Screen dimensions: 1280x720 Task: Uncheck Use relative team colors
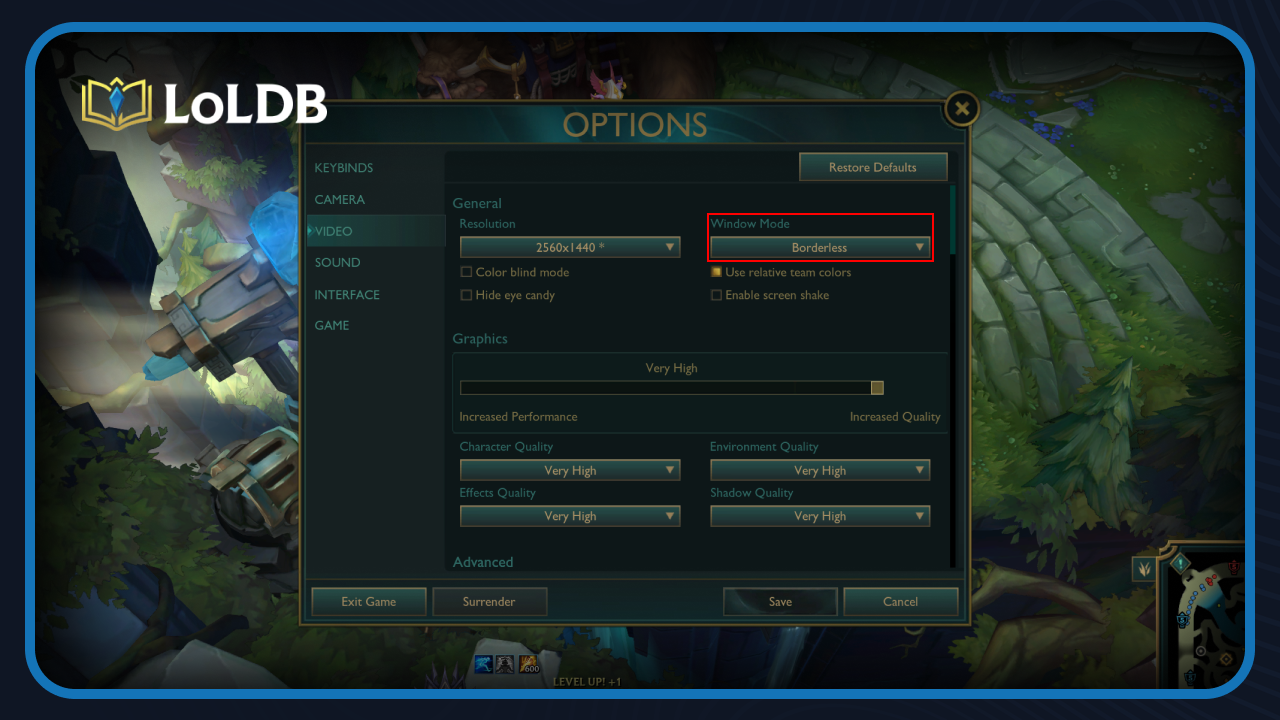coord(717,272)
